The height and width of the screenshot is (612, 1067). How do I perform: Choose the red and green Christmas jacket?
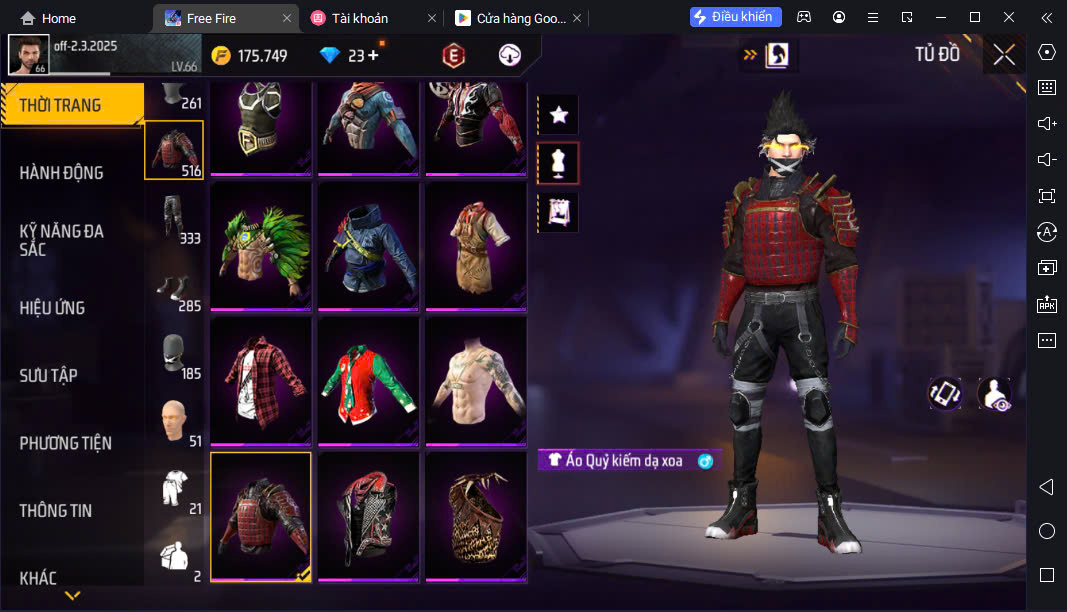368,381
